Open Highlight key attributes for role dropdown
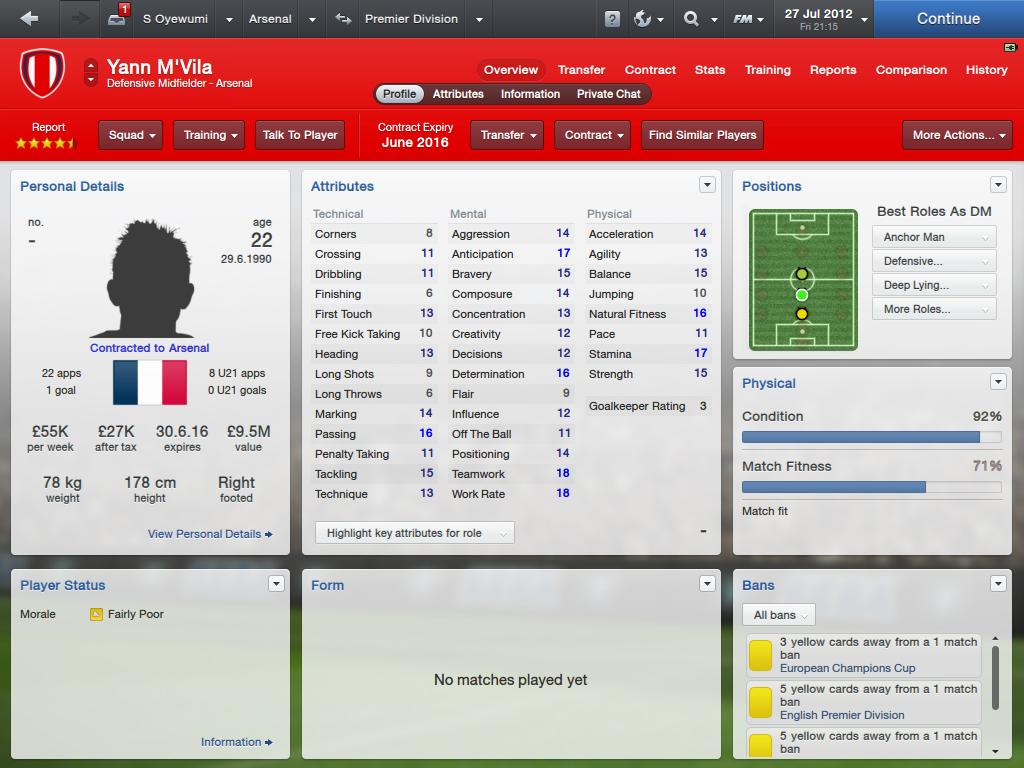Viewport: 1024px width, 768px height. 414,533
